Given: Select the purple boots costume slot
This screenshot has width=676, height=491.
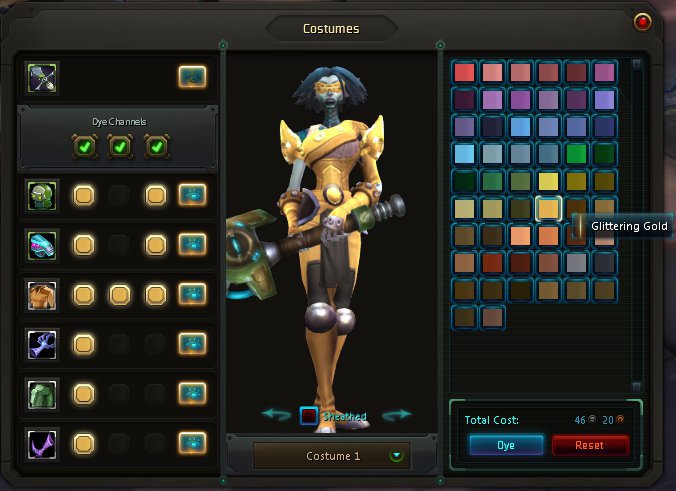Looking at the screenshot, I should 43,442.
